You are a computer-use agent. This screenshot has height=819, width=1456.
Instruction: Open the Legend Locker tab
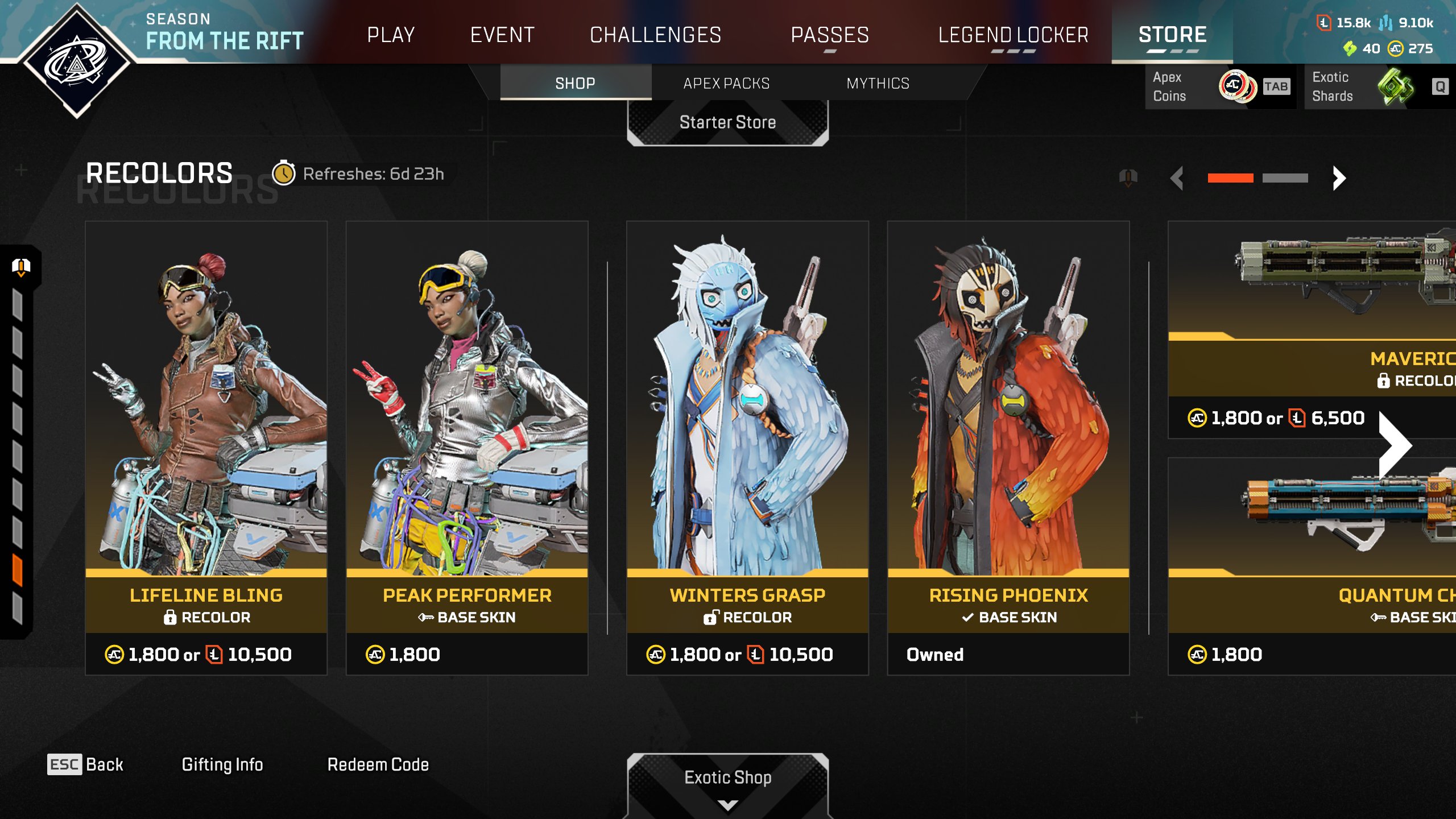(1013, 35)
